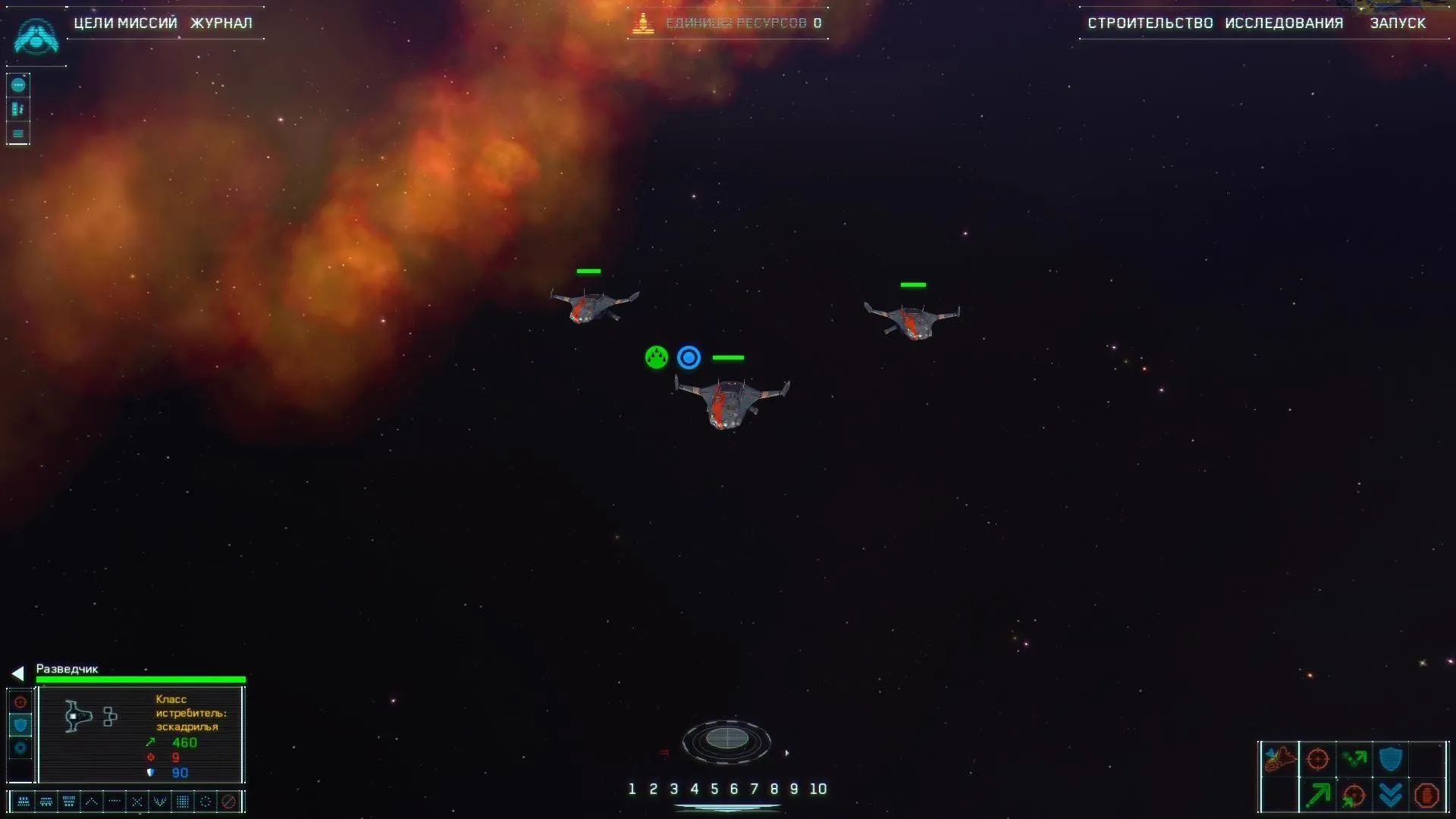Select the blue shield stance icon beside unit panel
Screen dimensions: 1456x819
(x=20, y=725)
